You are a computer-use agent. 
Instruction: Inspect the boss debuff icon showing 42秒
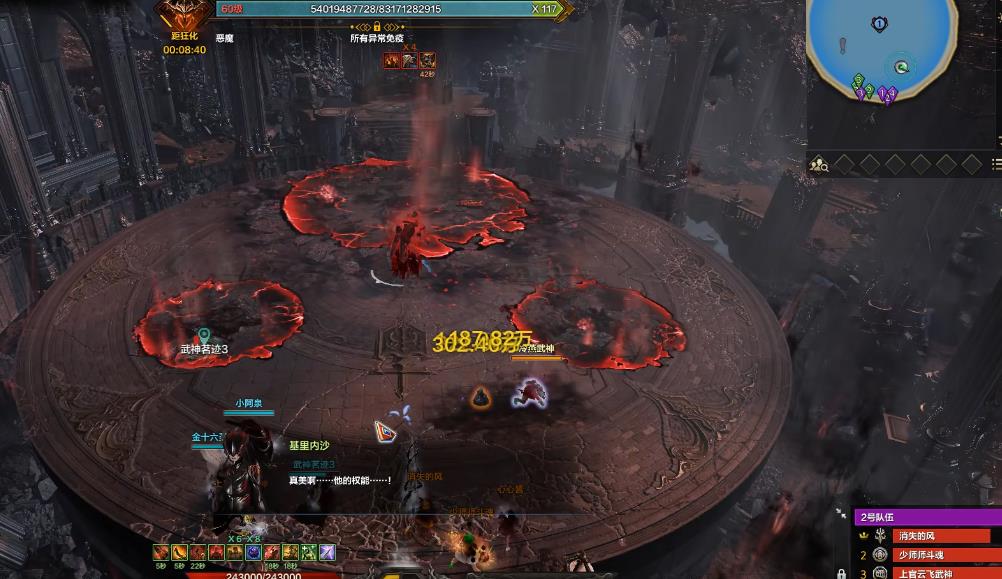[x=427, y=61]
